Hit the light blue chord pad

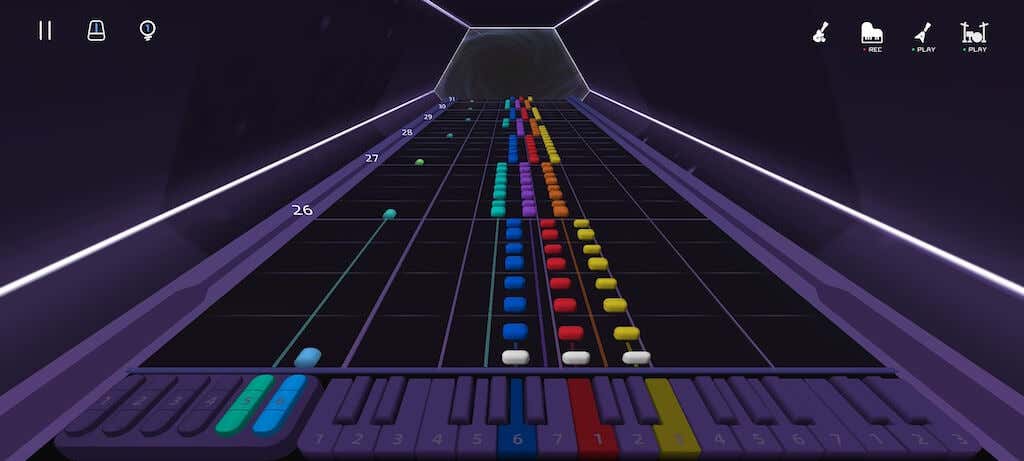(x=277, y=404)
